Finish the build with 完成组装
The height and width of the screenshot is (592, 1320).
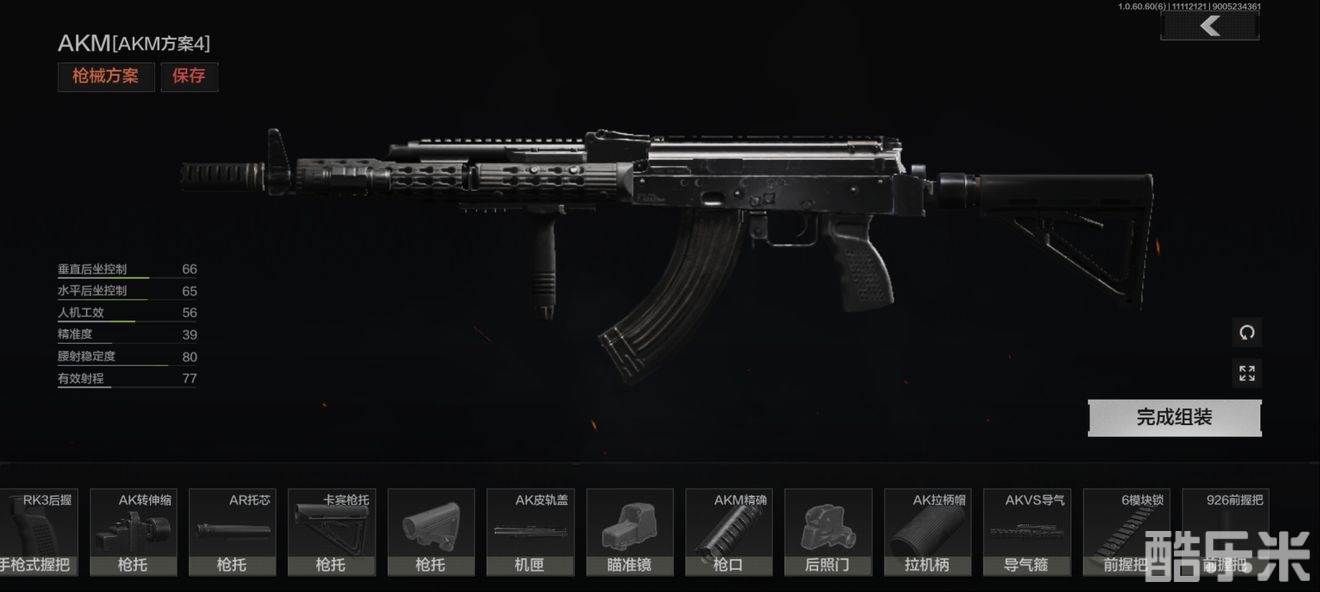(x=1174, y=418)
